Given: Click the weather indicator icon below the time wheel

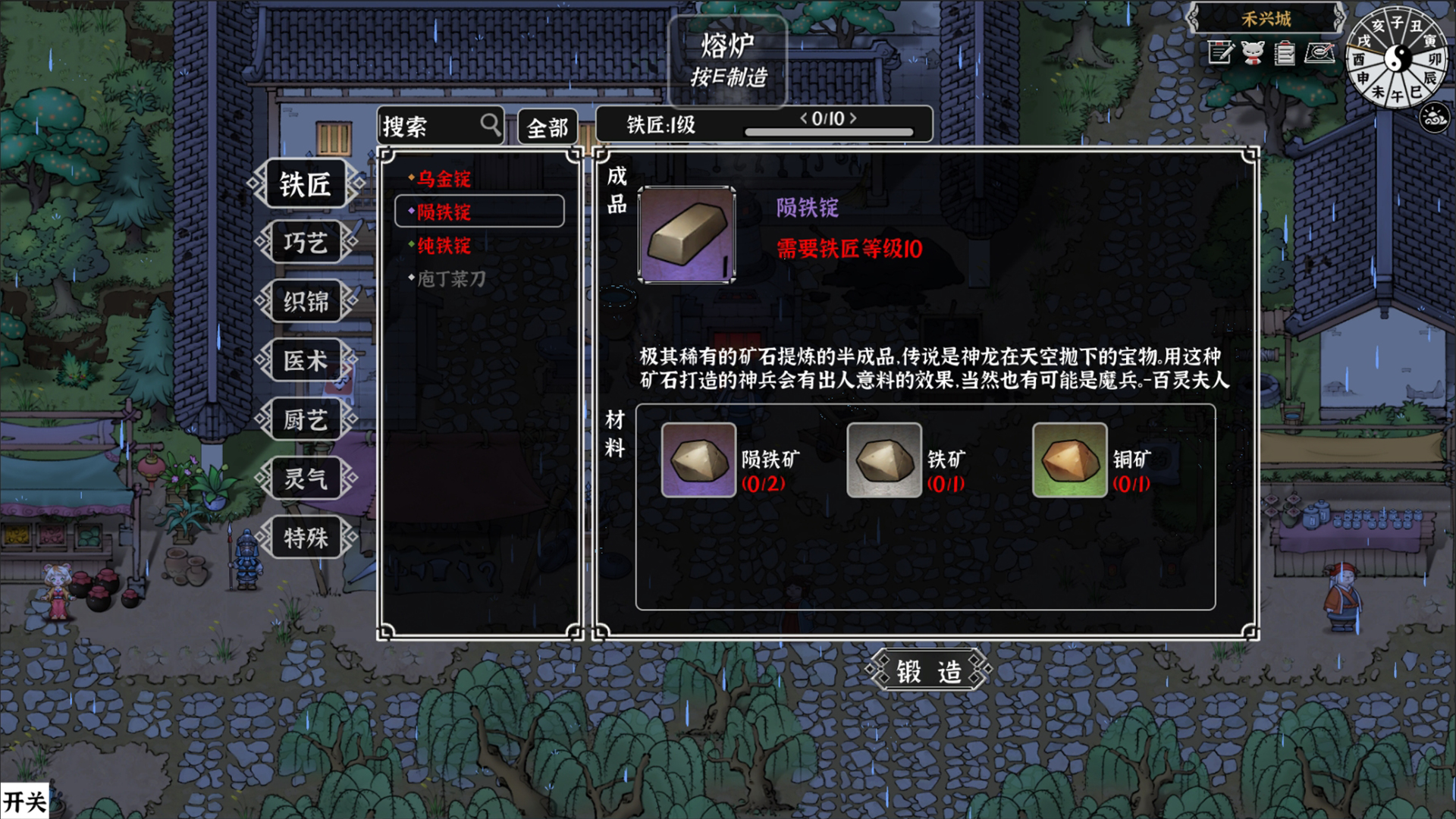Looking at the screenshot, I should [1432, 118].
